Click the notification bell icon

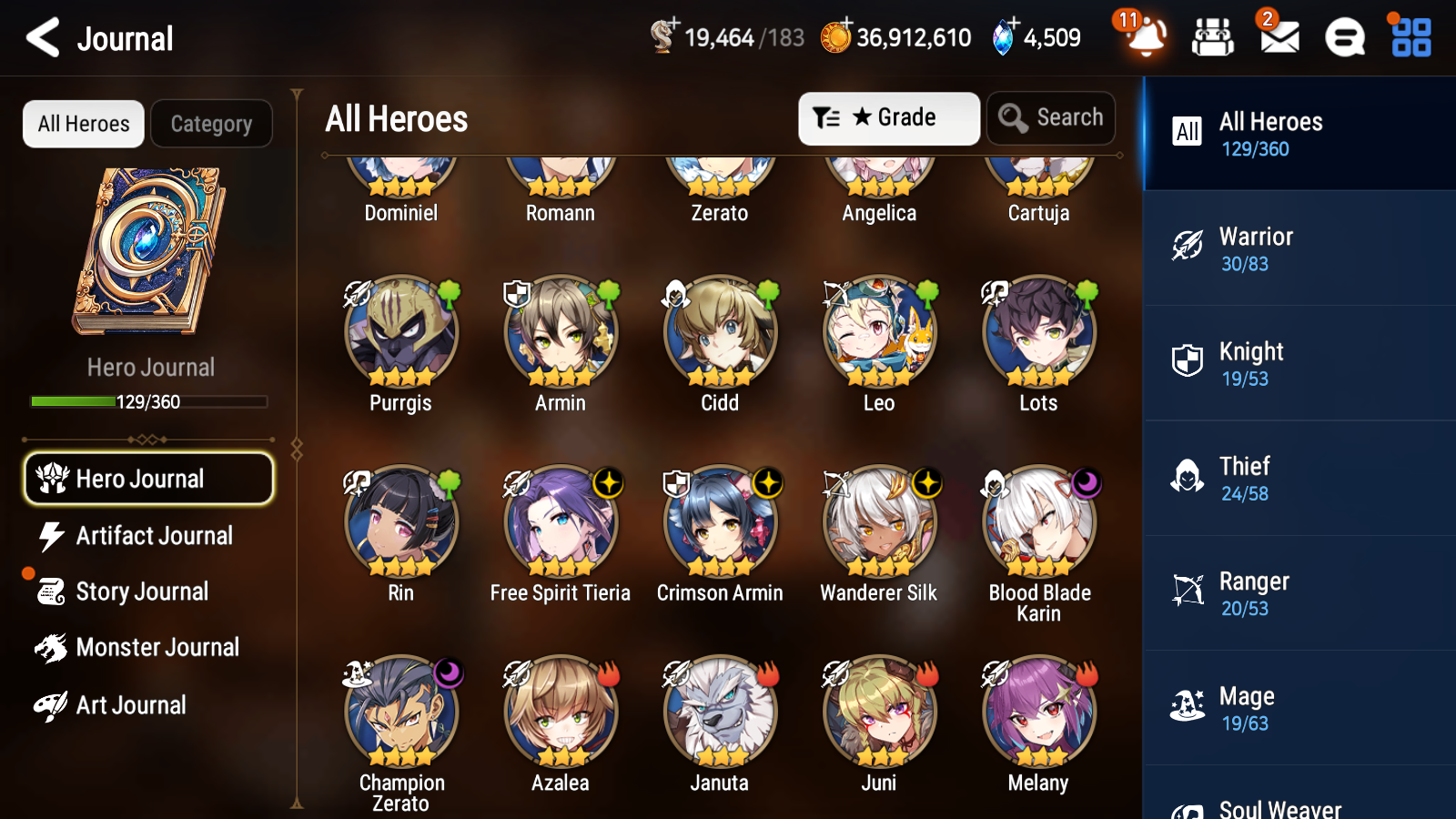1145,37
